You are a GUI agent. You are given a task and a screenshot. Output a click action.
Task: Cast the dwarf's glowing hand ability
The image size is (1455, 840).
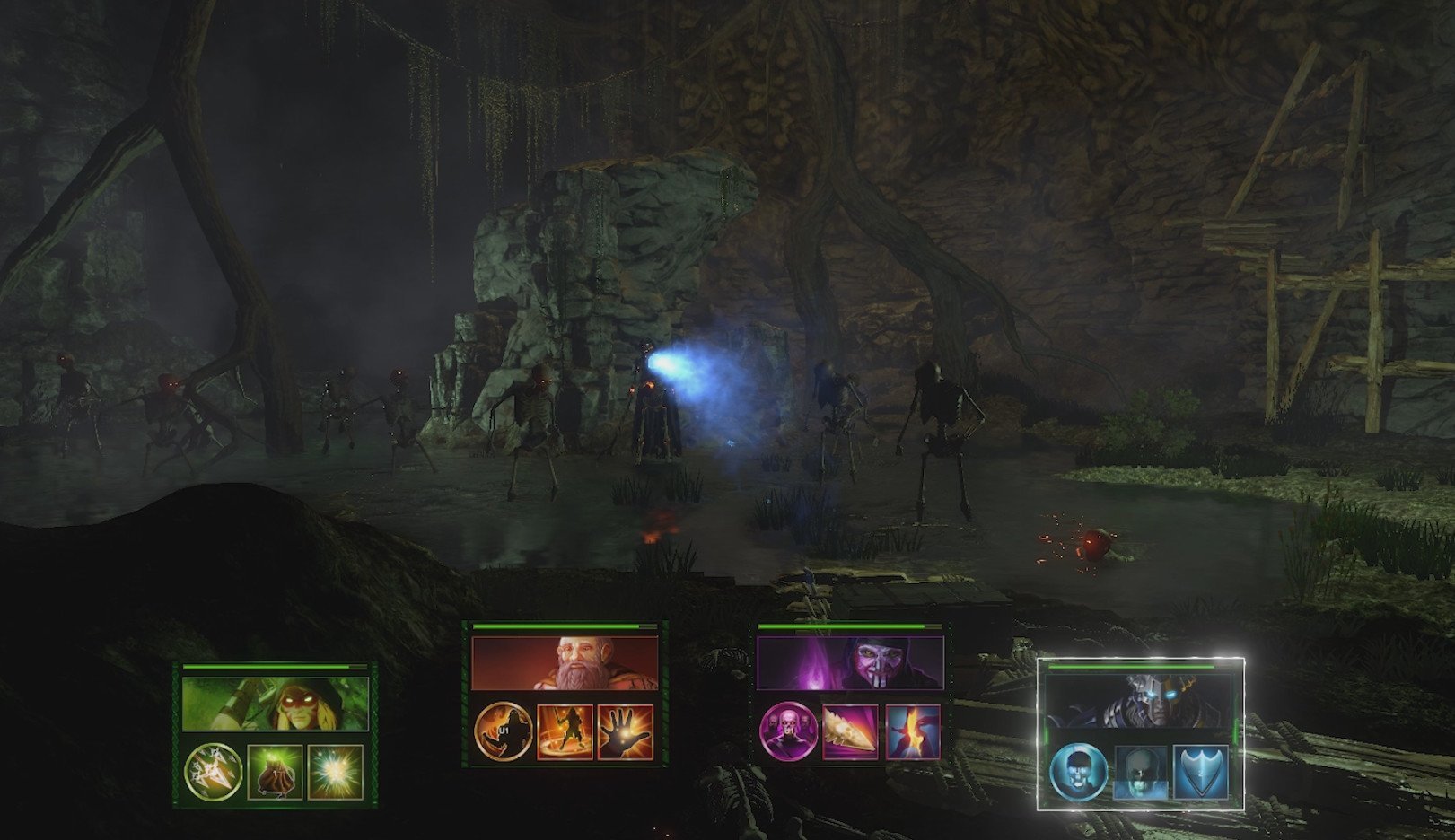(626, 731)
